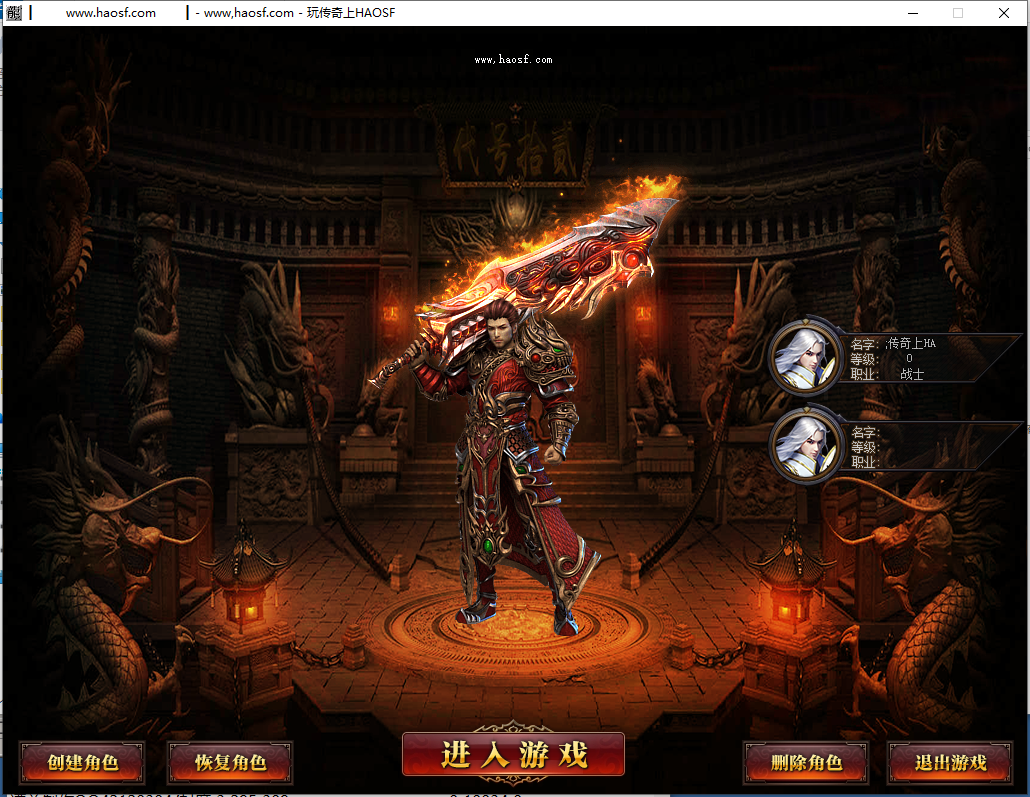The width and height of the screenshot is (1030, 797).
Task: Exit via the 退出游戏 button
Action: point(950,763)
